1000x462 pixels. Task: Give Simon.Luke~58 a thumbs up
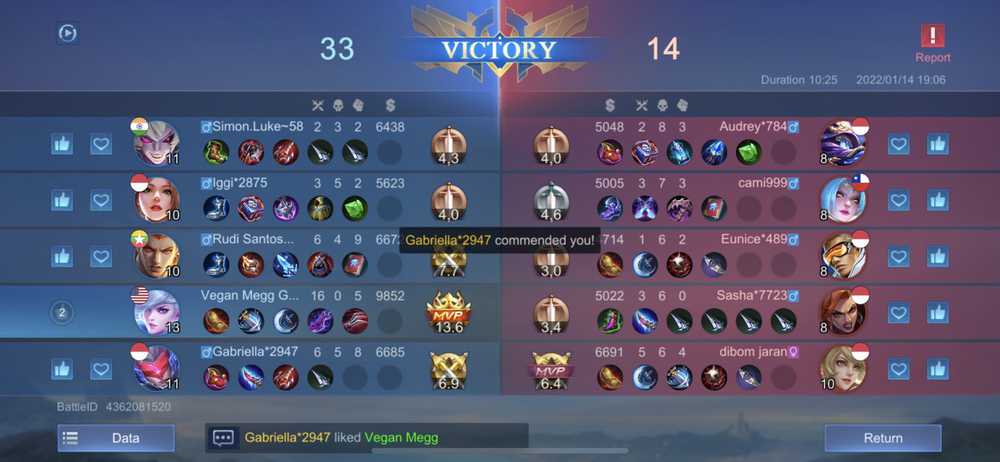(62, 144)
